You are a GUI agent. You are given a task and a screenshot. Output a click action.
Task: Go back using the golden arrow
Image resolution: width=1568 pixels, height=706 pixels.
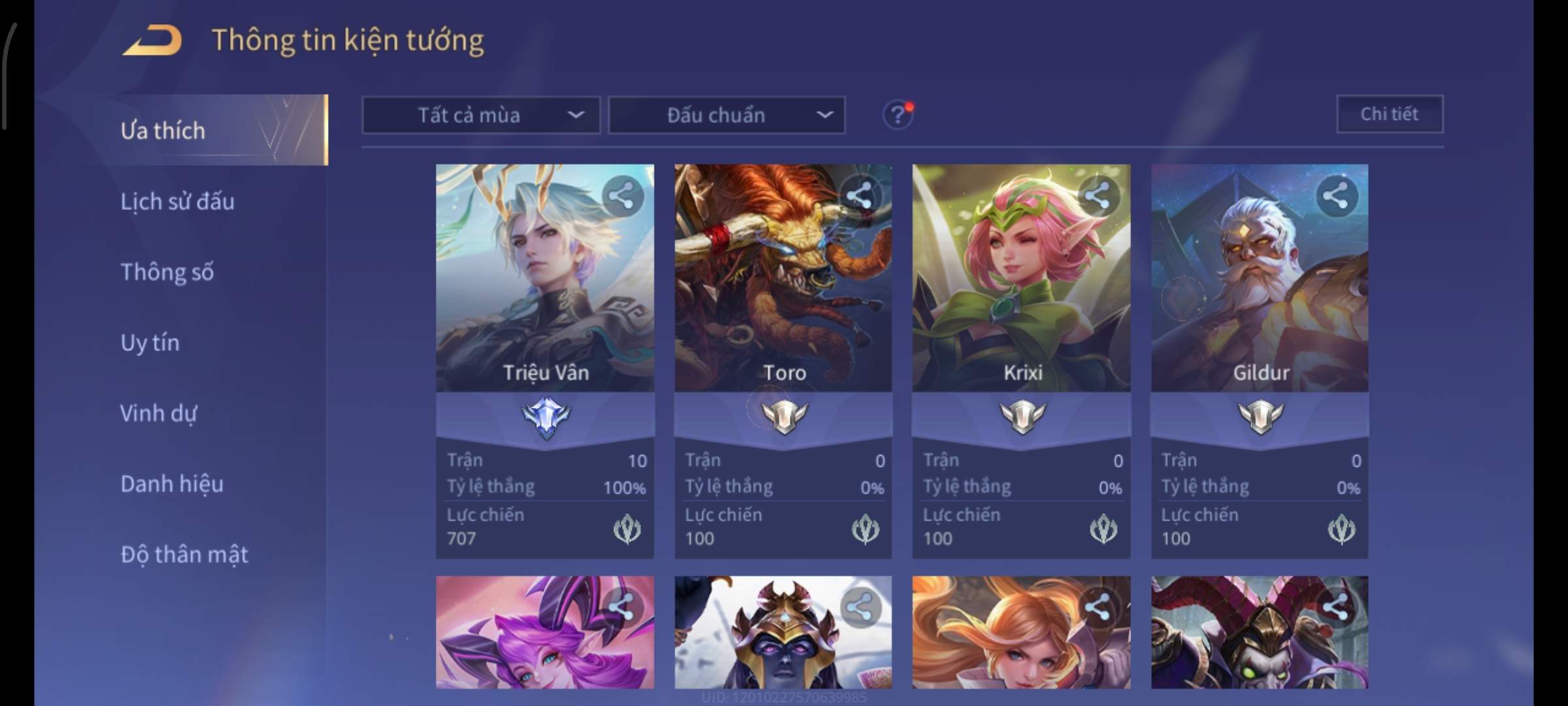(152, 41)
